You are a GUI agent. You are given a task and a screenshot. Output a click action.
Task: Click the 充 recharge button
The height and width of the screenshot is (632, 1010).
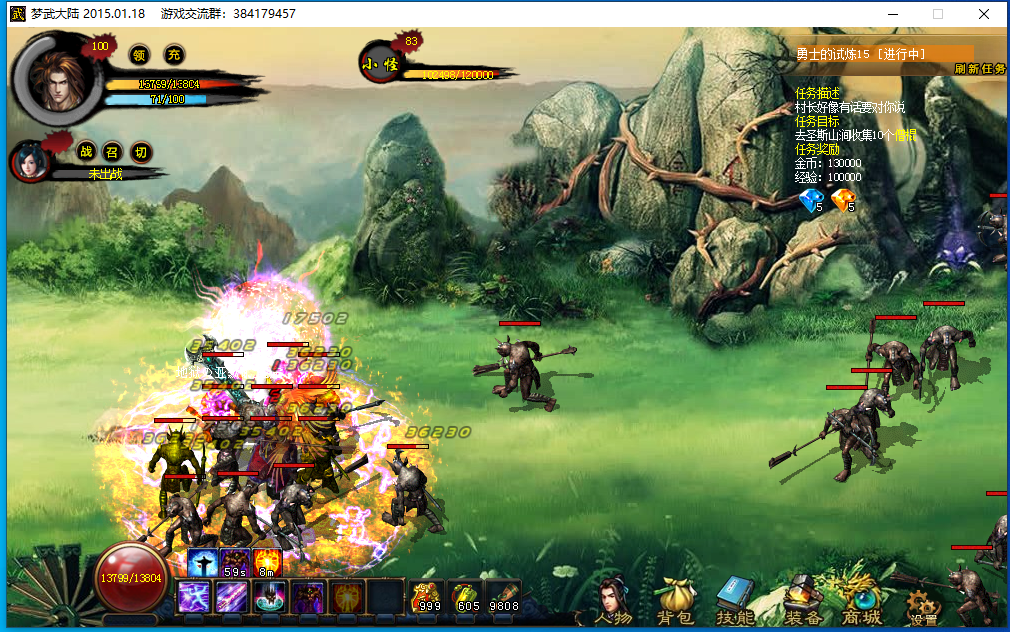pos(175,54)
